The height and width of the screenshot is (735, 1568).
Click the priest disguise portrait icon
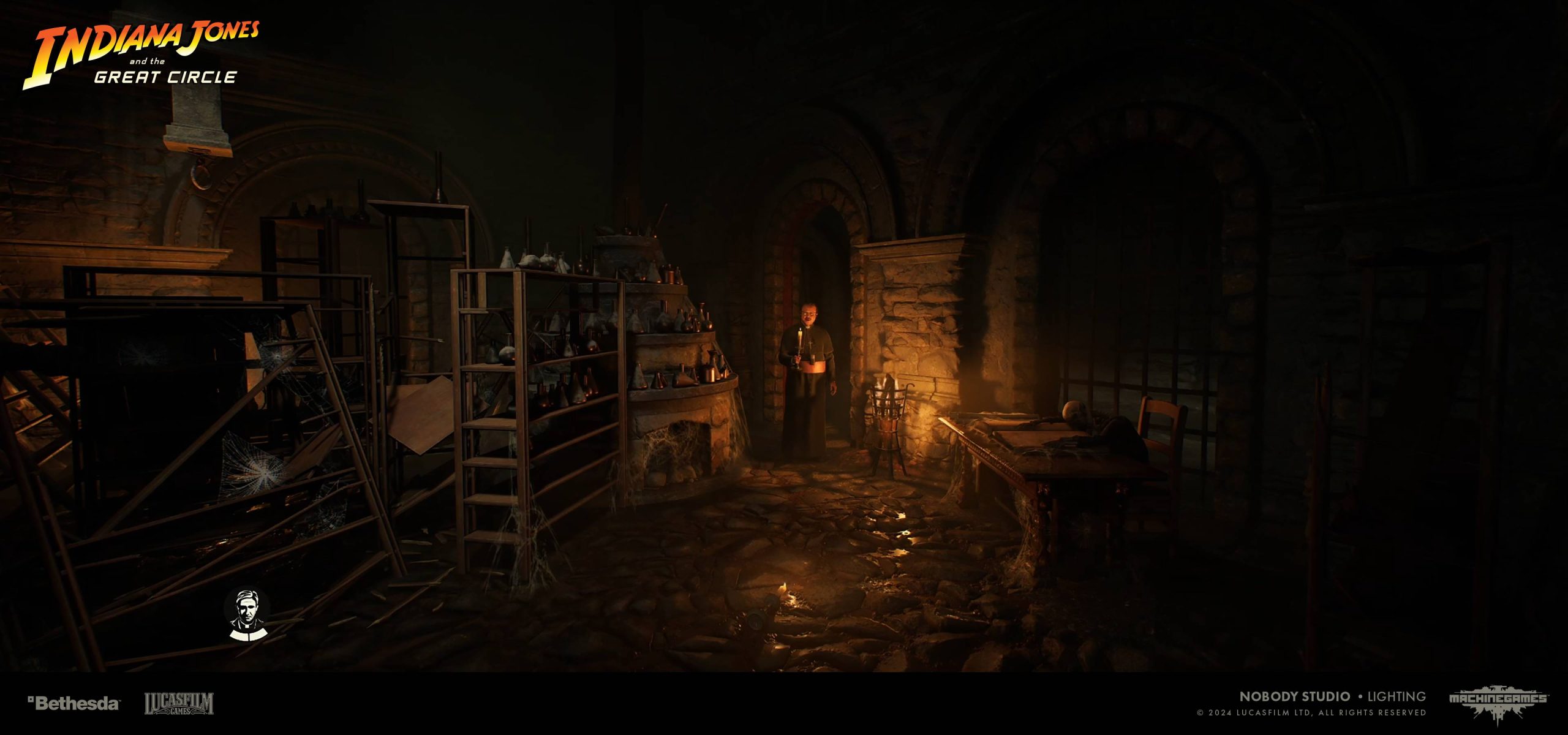click(246, 614)
